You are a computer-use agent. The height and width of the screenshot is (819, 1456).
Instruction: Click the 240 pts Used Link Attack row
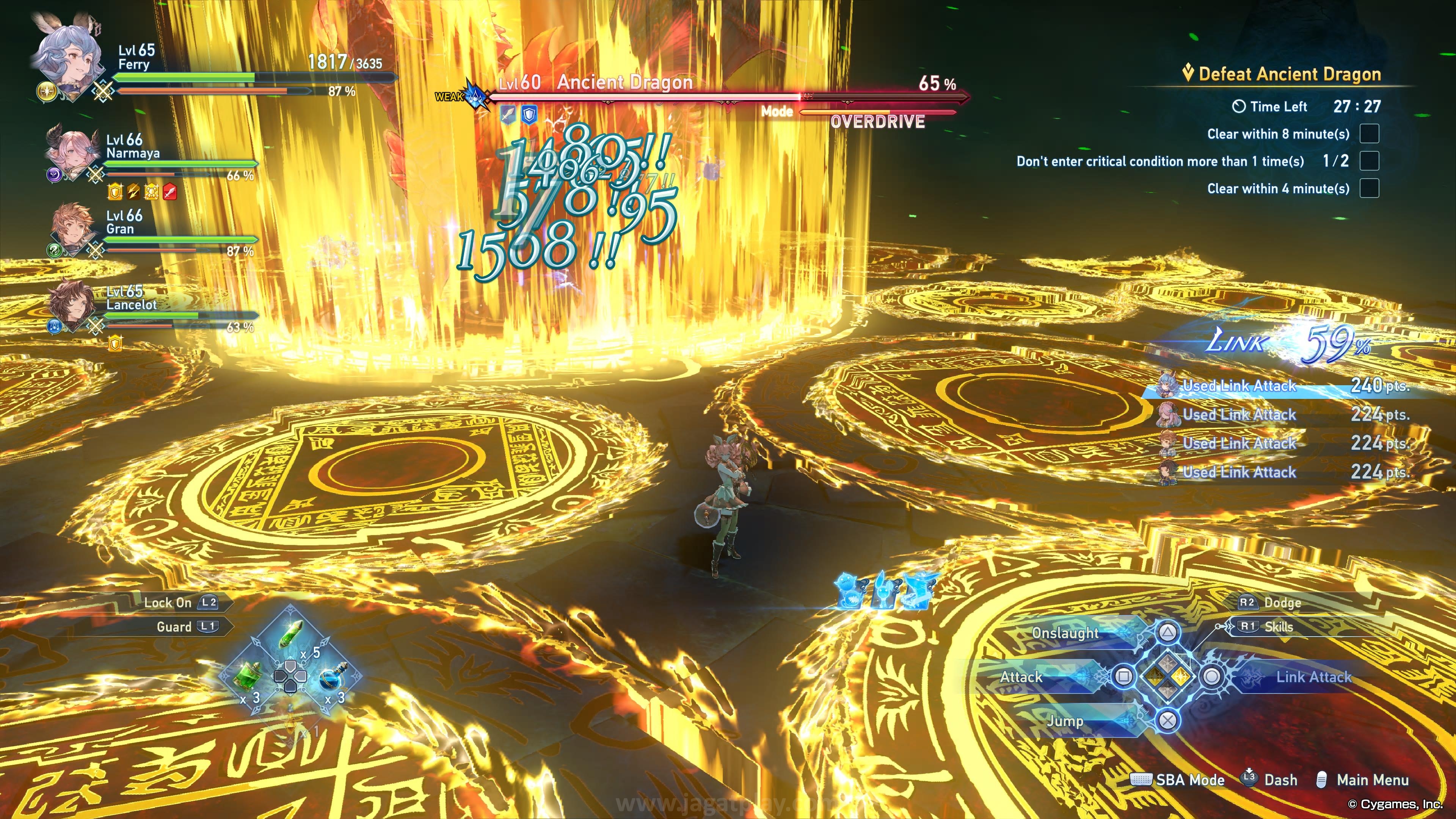pos(1283,386)
